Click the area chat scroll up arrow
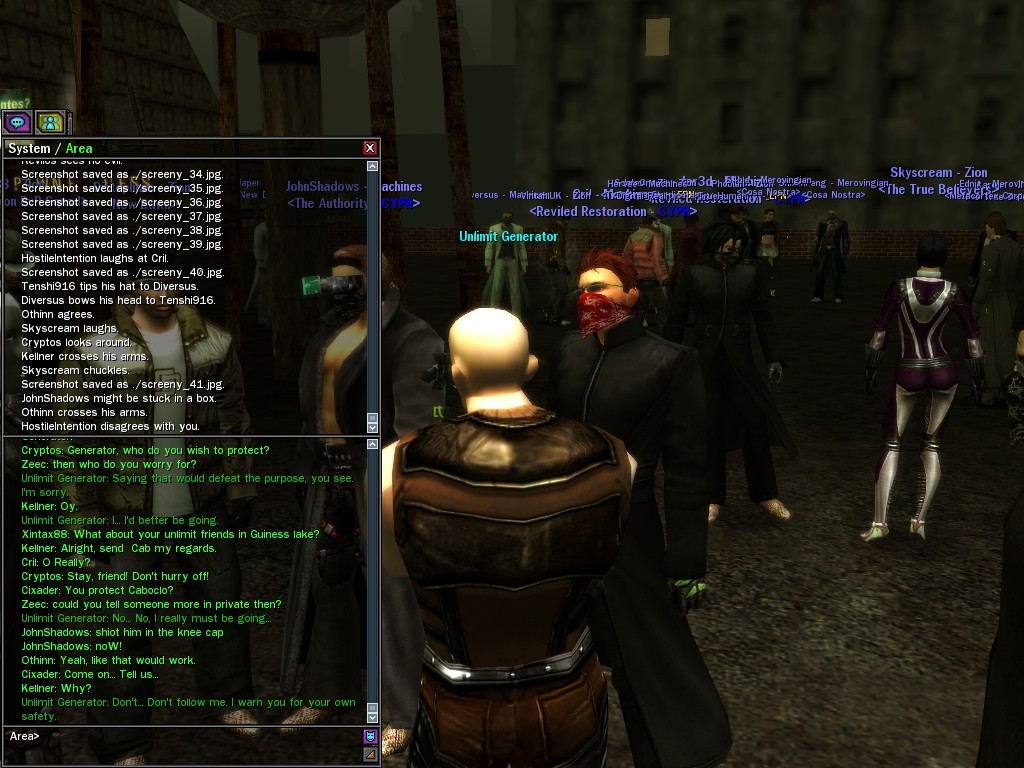This screenshot has width=1024, height=768. pos(373,444)
